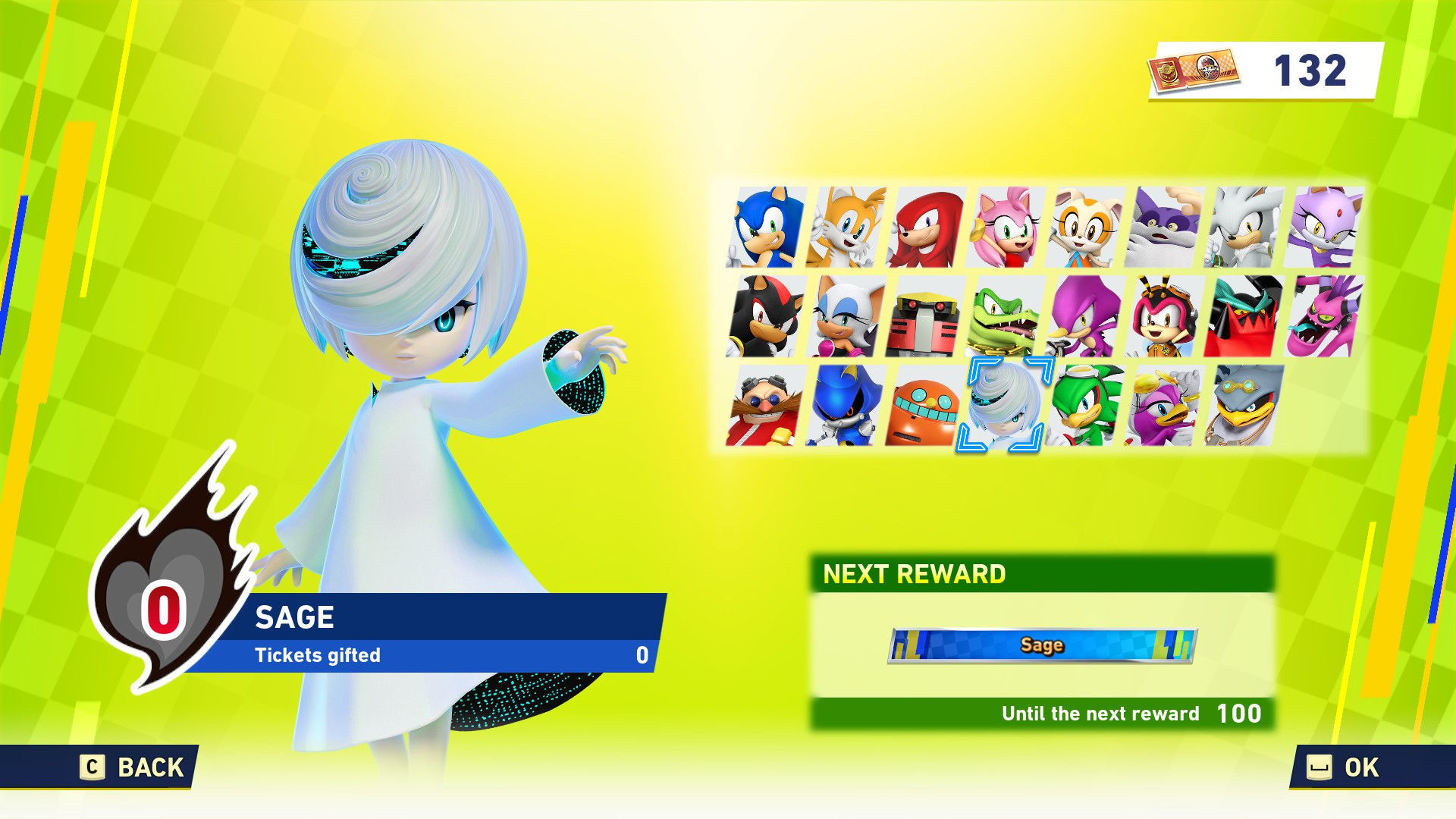Select Blaze the Cat's tile
The image size is (1456, 819).
[1324, 227]
